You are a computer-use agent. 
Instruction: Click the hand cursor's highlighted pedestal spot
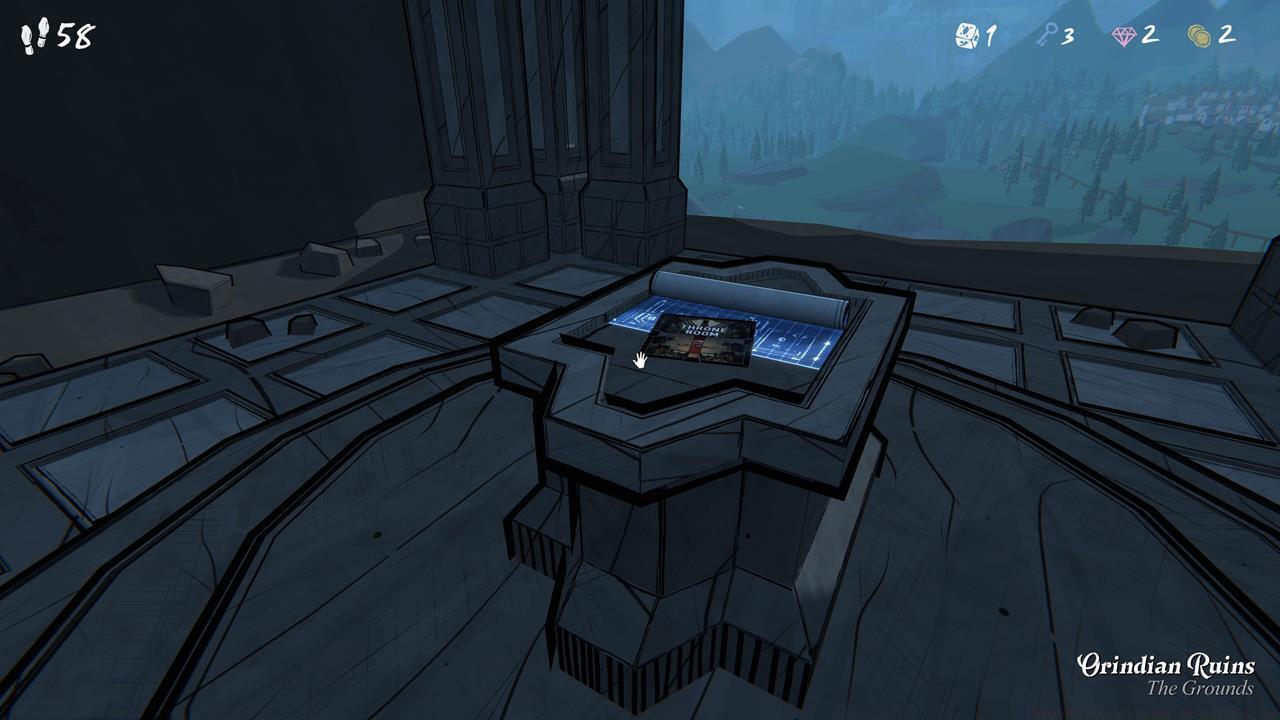pyautogui.click(x=641, y=360)
